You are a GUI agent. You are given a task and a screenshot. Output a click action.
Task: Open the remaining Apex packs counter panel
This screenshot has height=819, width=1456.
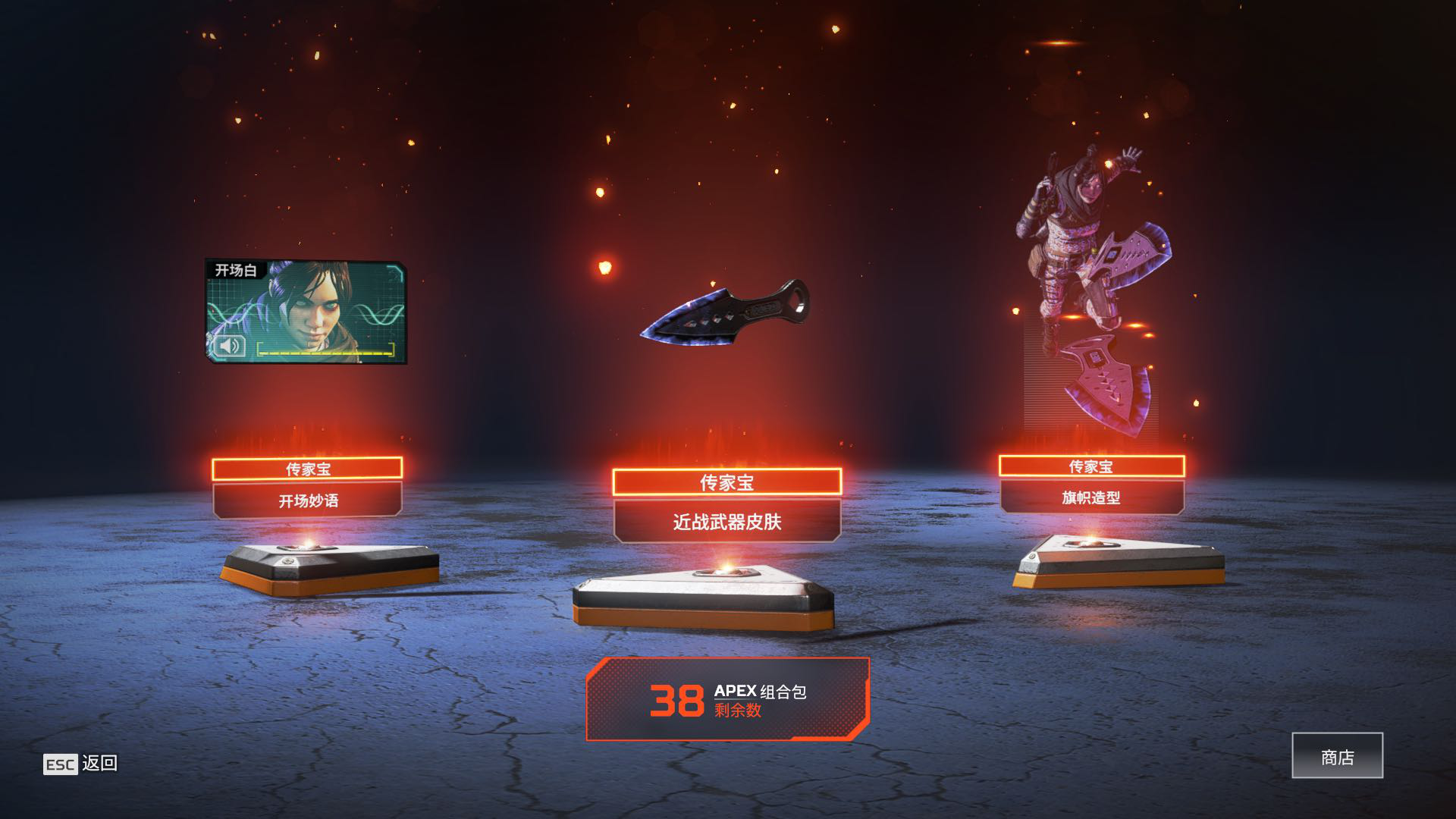(727, 699)
